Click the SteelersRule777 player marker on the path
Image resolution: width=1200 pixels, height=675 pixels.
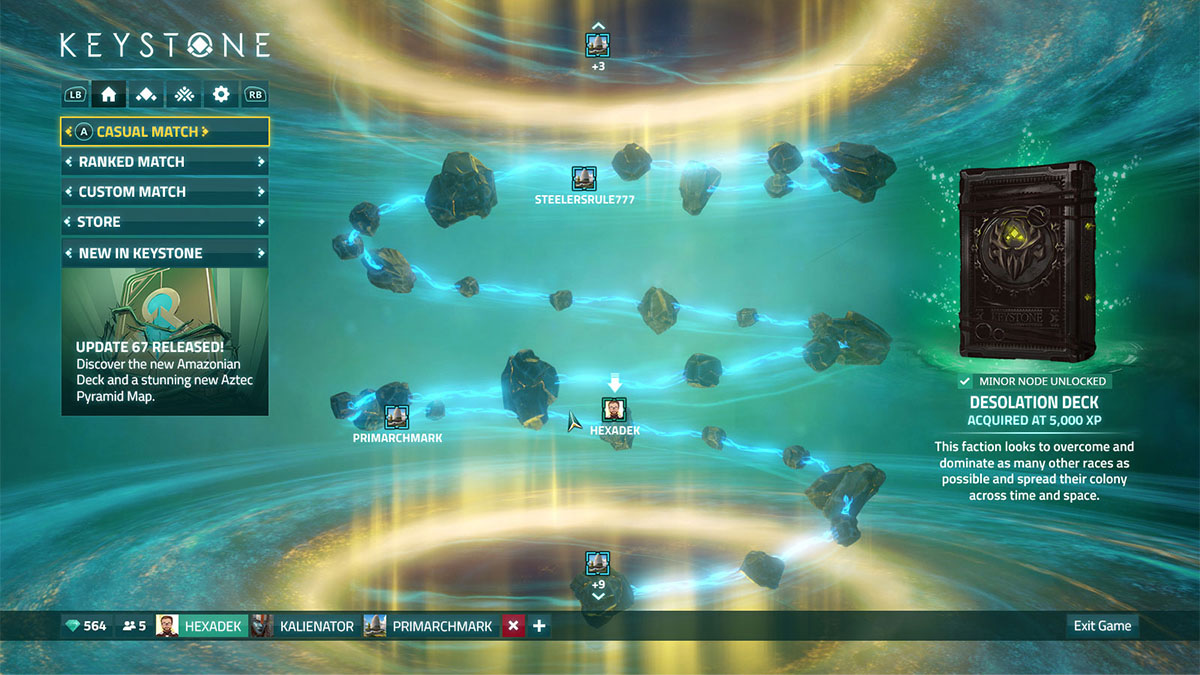584,179
